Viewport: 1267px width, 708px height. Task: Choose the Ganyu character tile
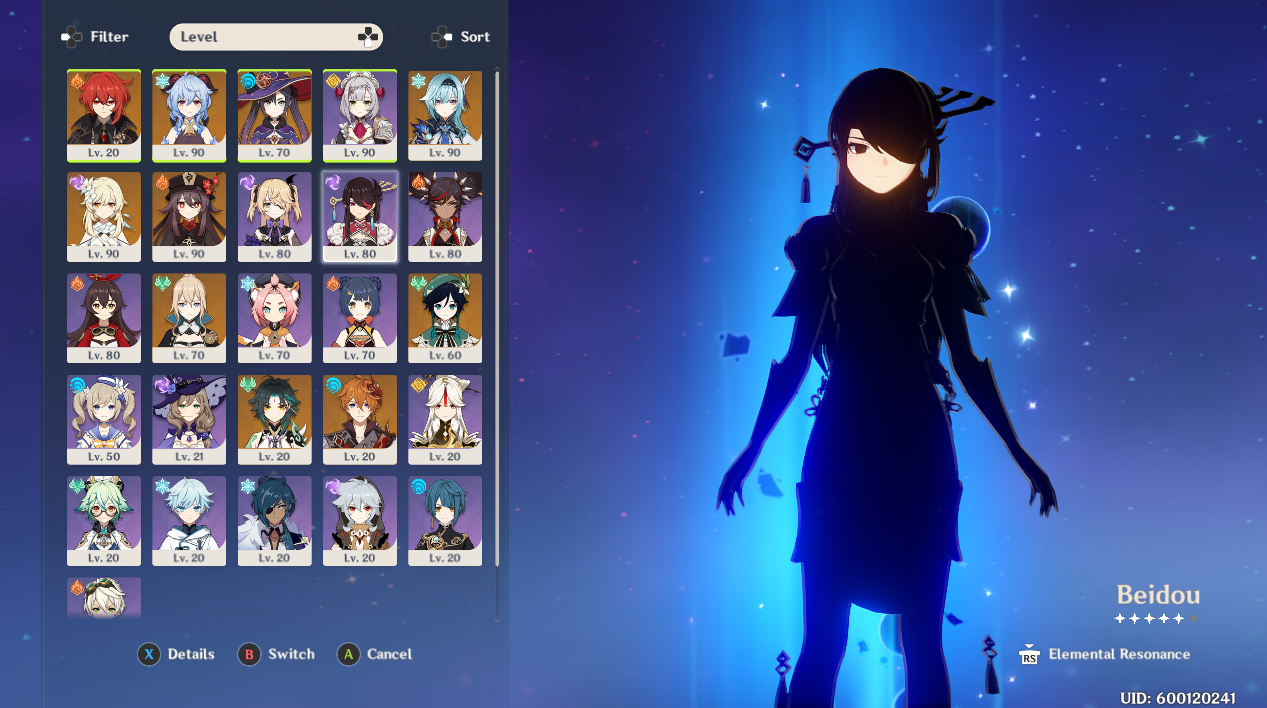click(189, 115)
